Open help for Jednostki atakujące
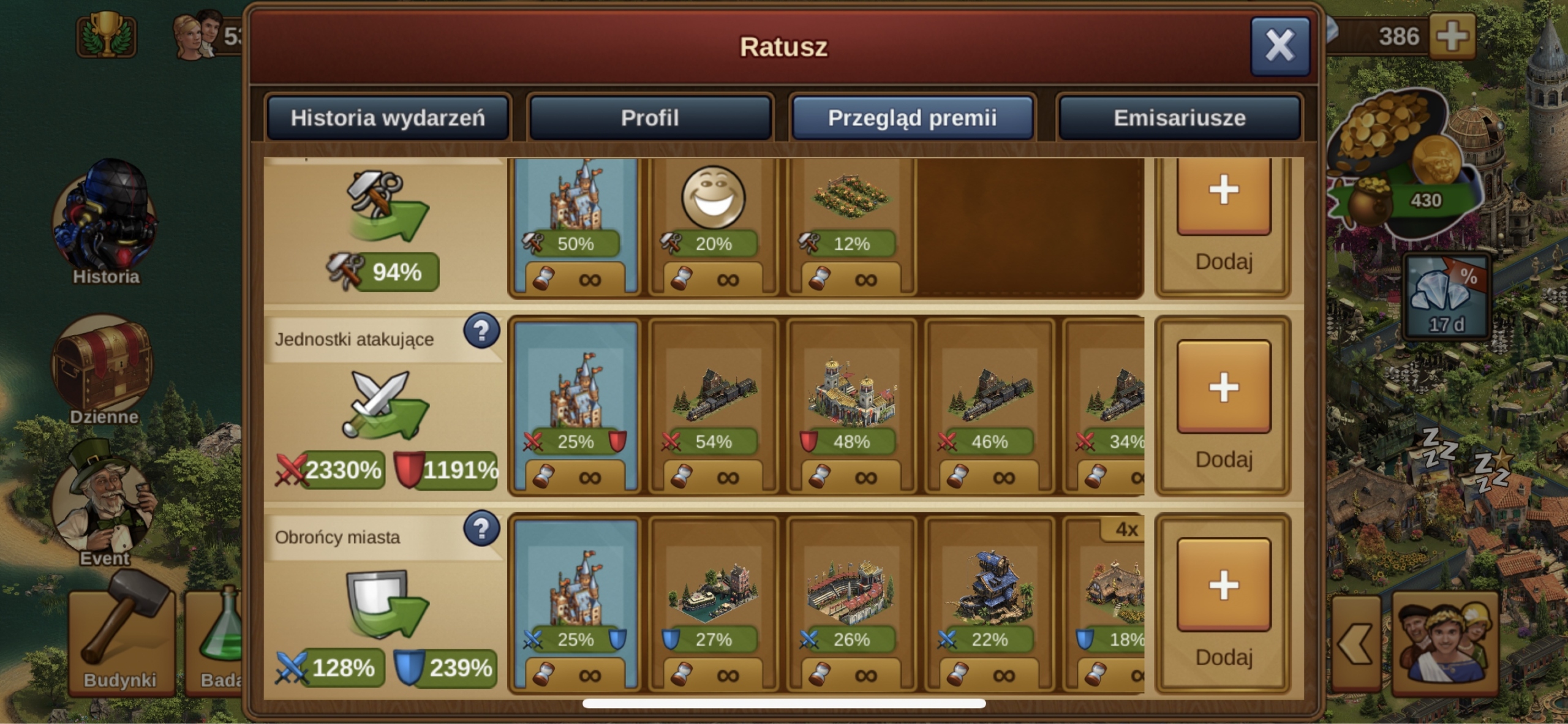The height and width of the screenshot is (724, 1568). coord(481,331)
